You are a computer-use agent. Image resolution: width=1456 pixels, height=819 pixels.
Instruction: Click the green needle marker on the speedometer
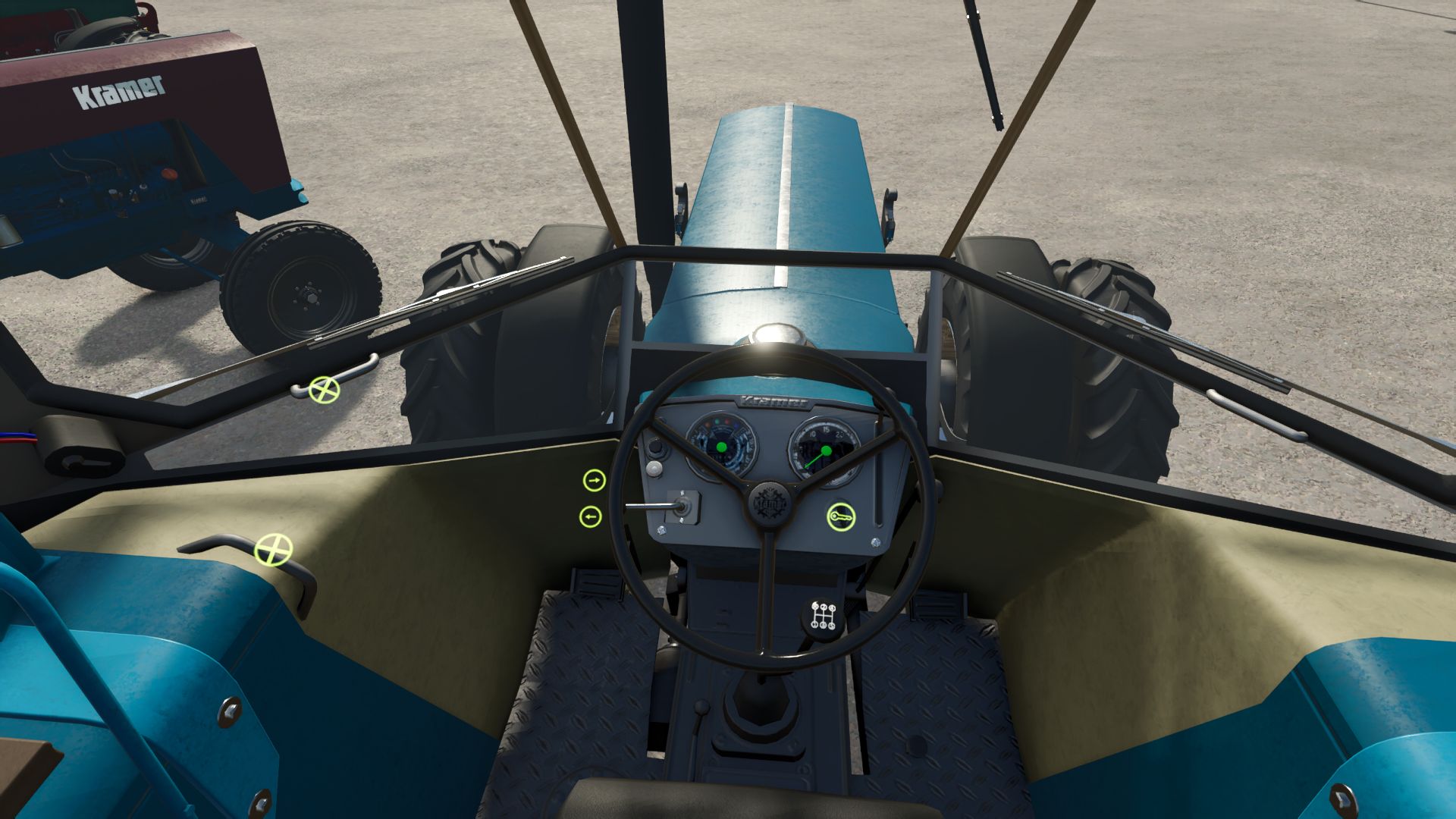coord(826,450)
